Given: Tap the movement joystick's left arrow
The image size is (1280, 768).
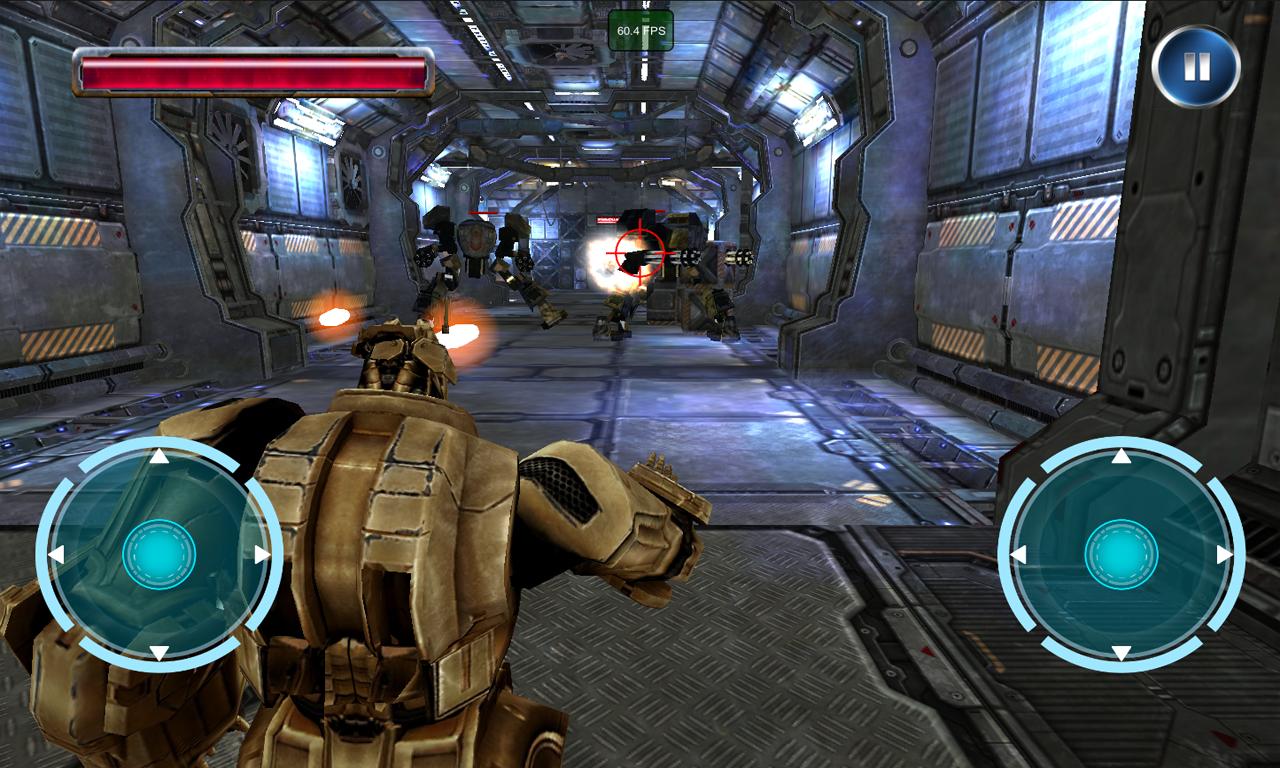Looking at the screenshot, I should [57, 554].
